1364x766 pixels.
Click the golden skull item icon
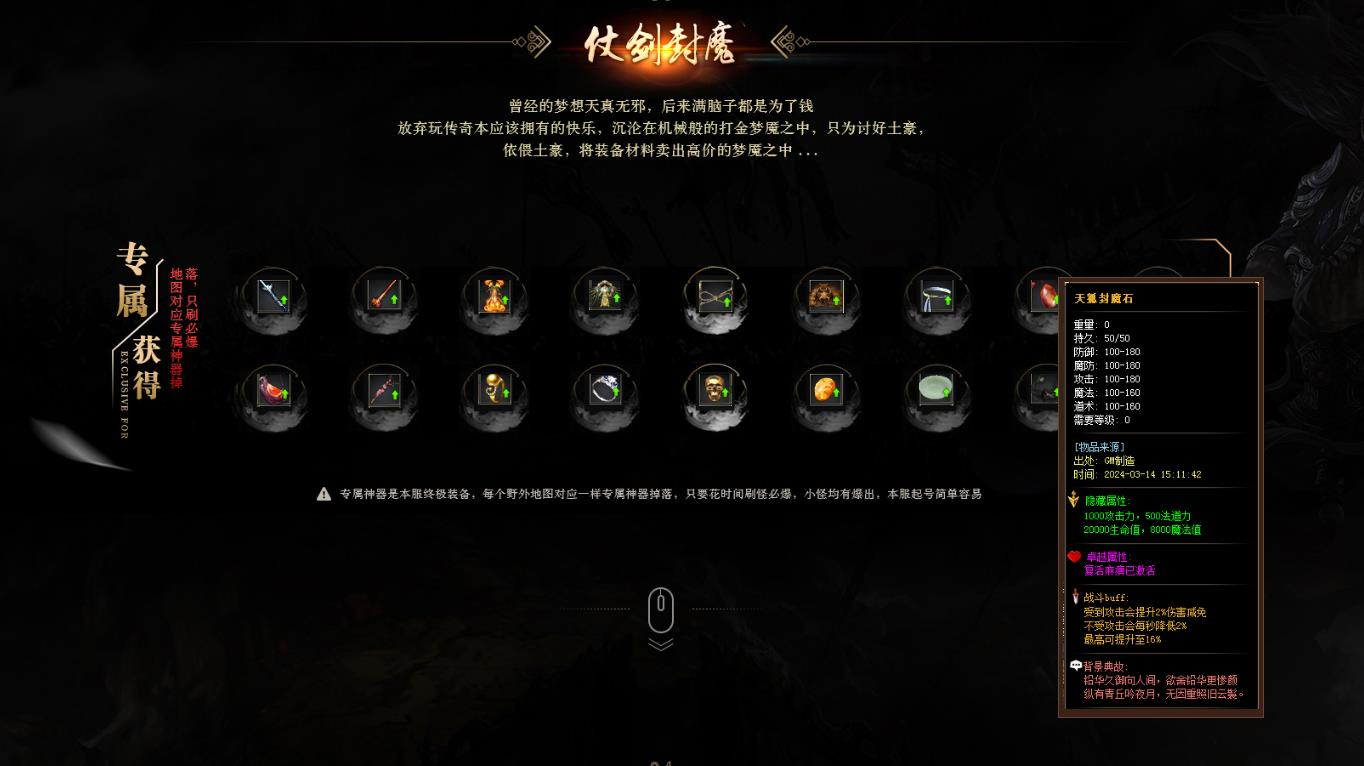coord(714,392)
